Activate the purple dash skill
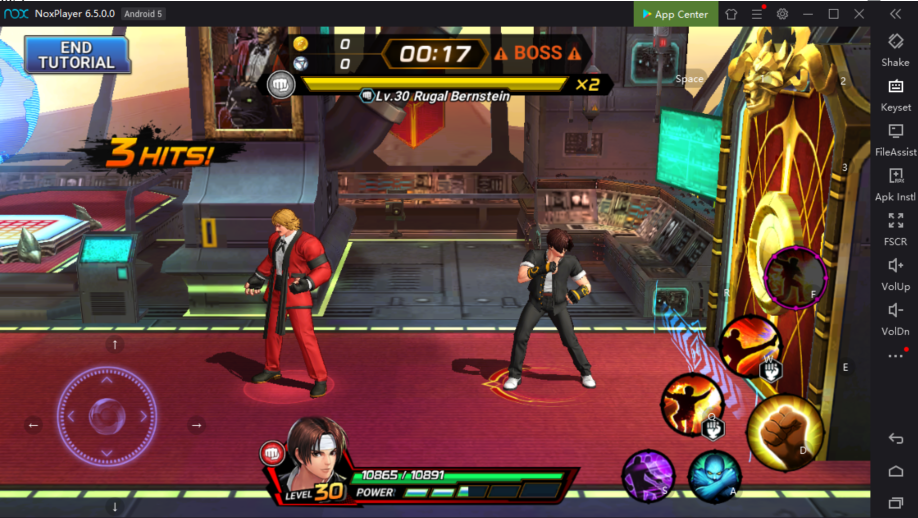918x518 pixels. click(648, 475)
